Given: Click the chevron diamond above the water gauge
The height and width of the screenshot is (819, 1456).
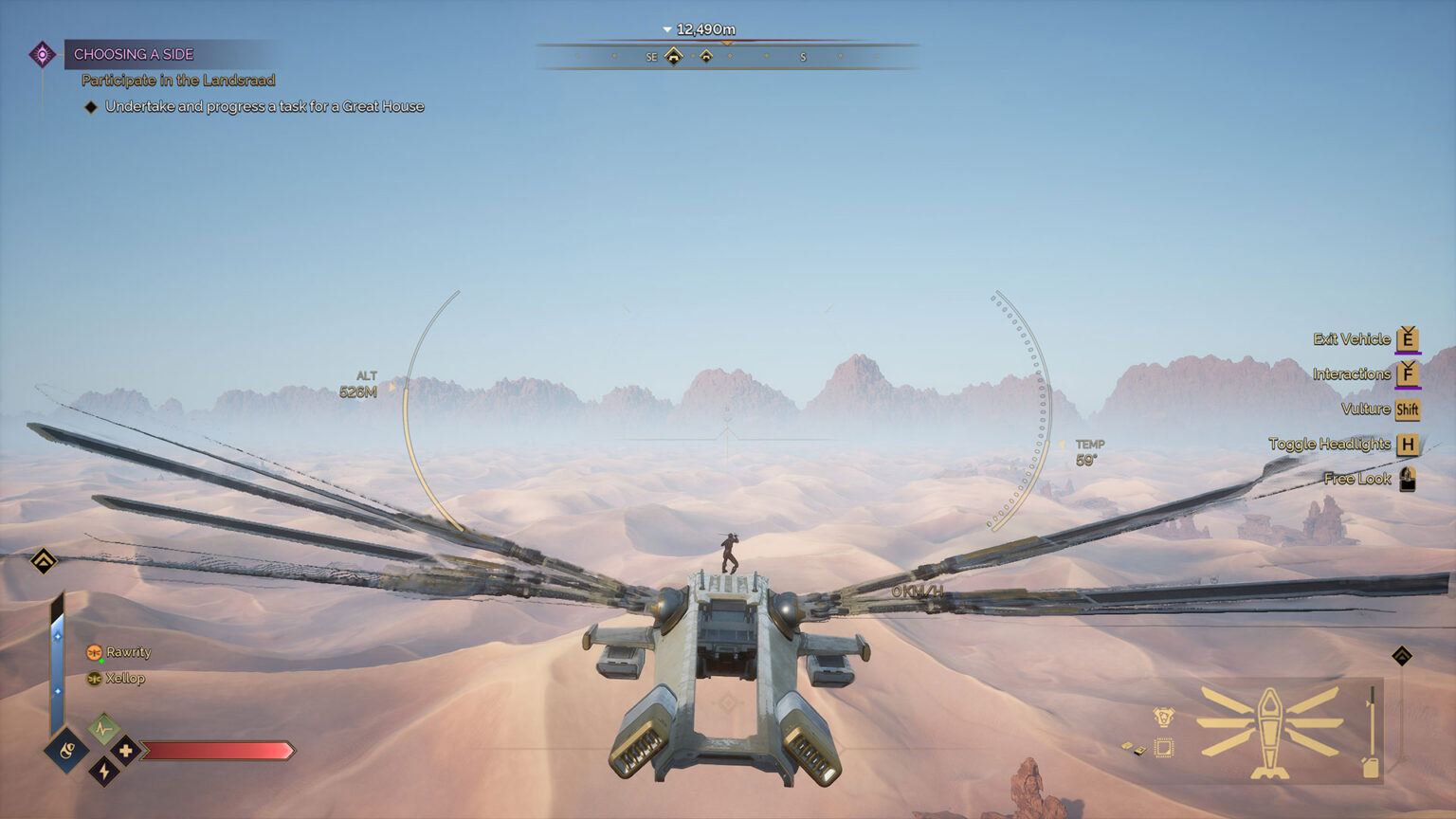Looking at the screenshot, I should (x=44, y=561).
